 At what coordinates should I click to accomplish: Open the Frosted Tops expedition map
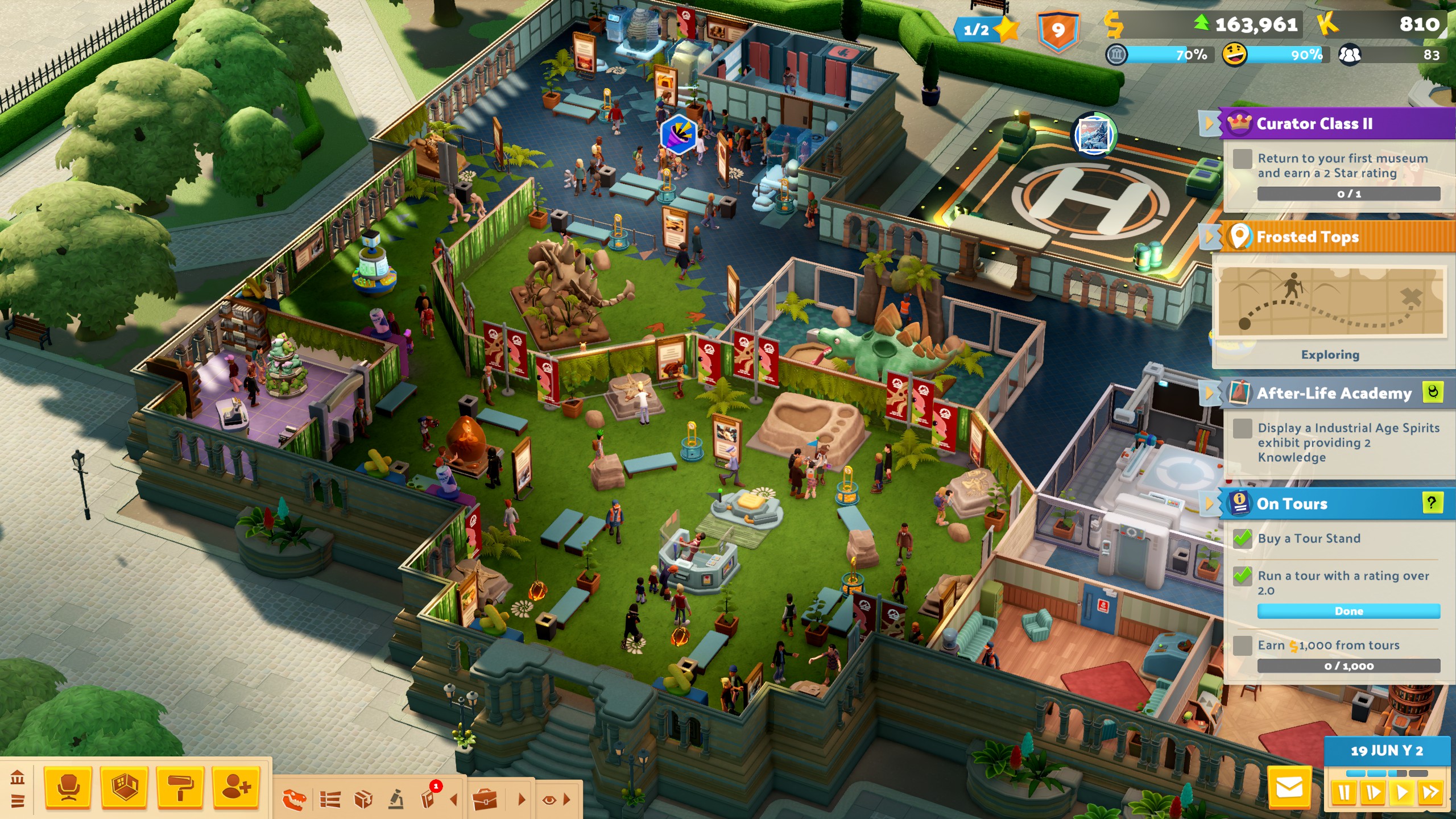(1331, 301)
